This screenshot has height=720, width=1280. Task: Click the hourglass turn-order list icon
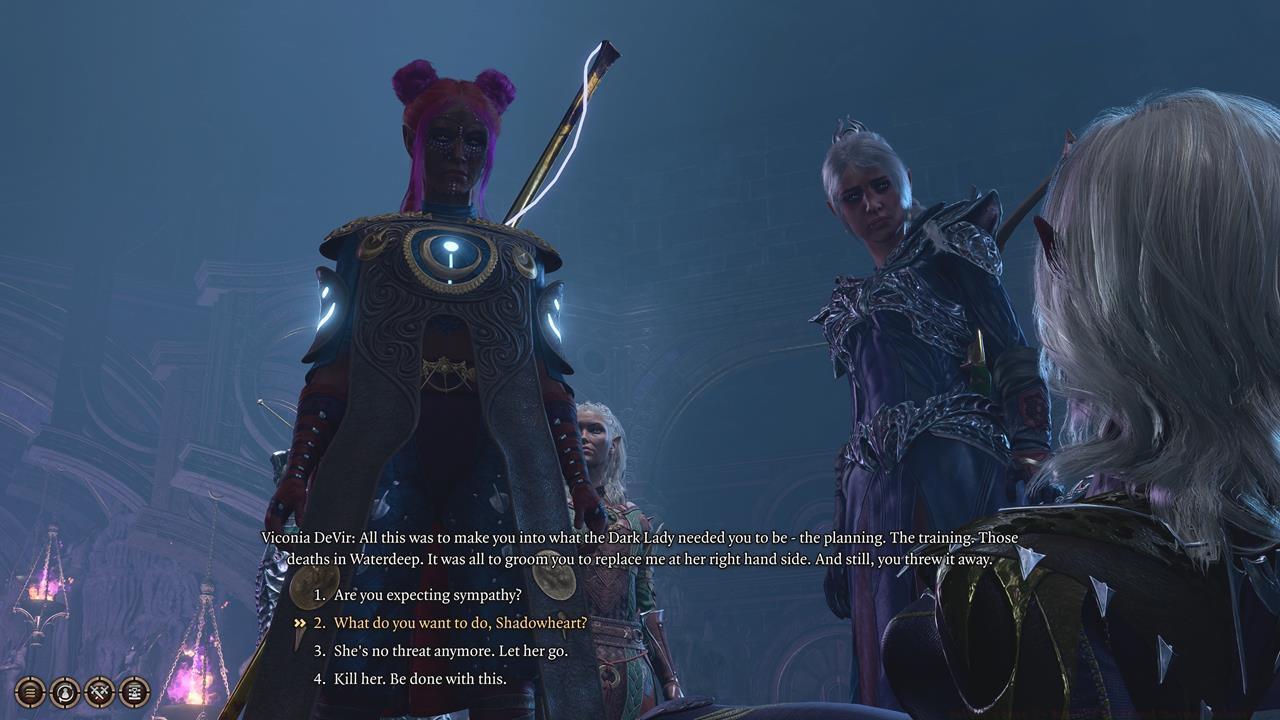(x=133, y=692)
